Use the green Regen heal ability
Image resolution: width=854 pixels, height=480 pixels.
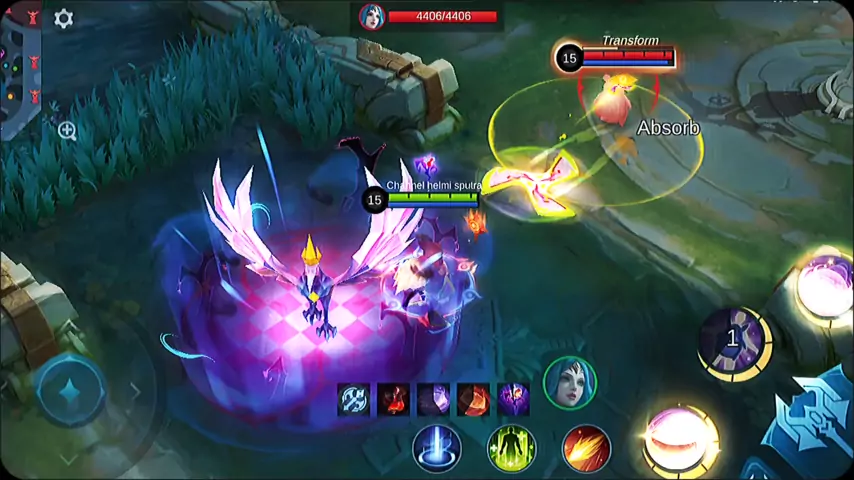coord(511,447)
